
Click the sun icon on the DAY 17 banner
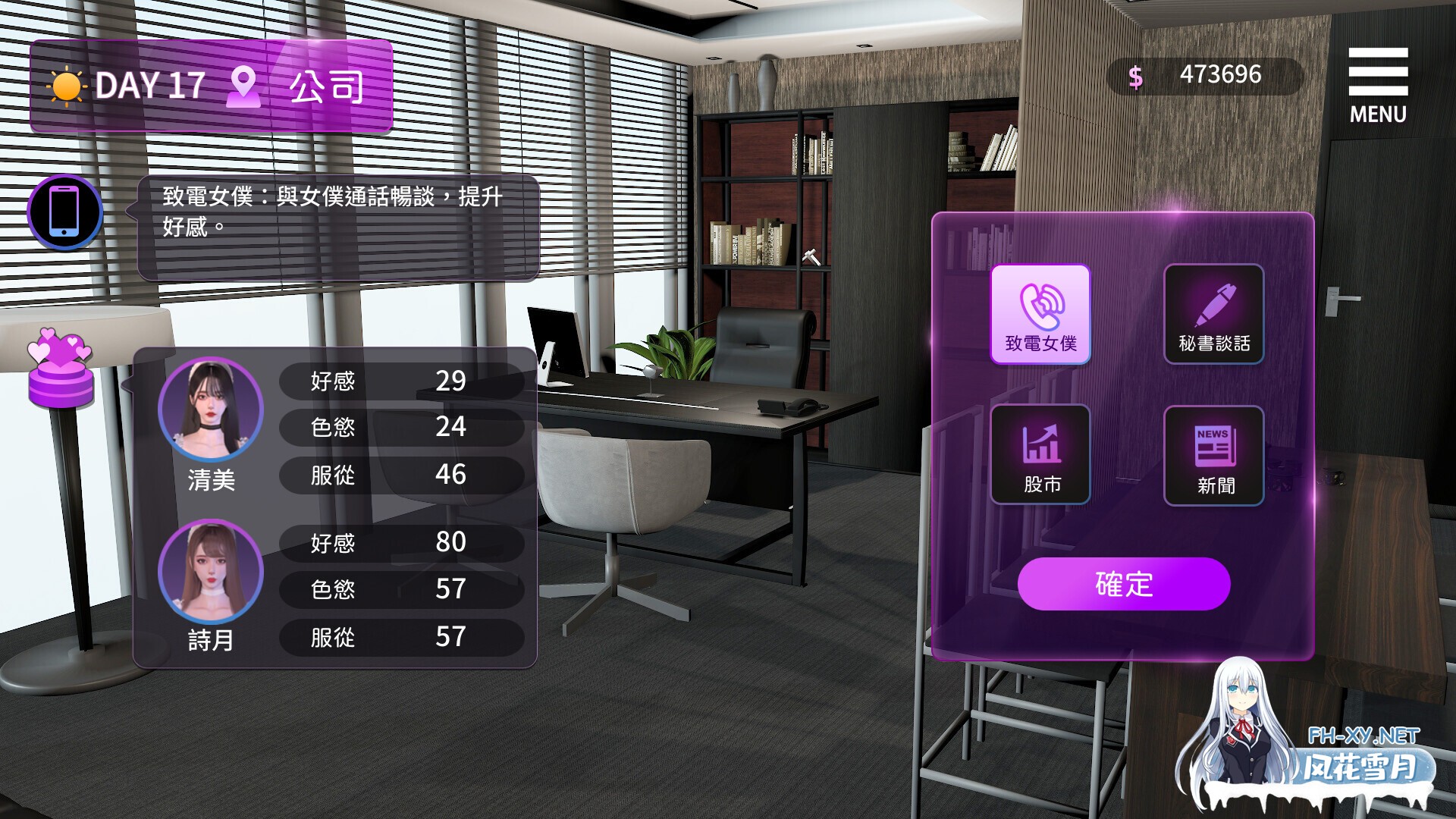67,85
